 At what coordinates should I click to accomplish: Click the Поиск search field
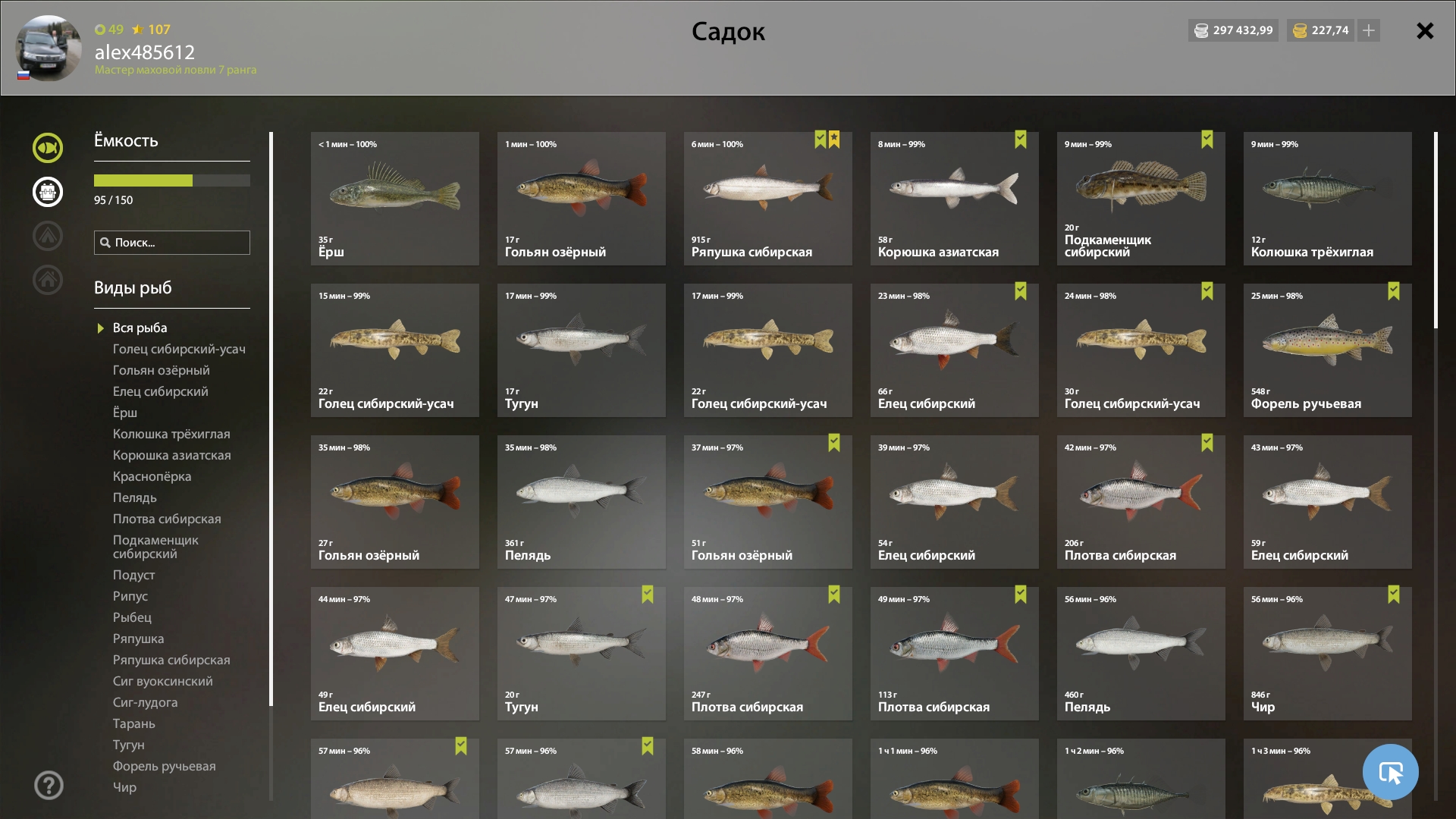click(x=172, y=243)
